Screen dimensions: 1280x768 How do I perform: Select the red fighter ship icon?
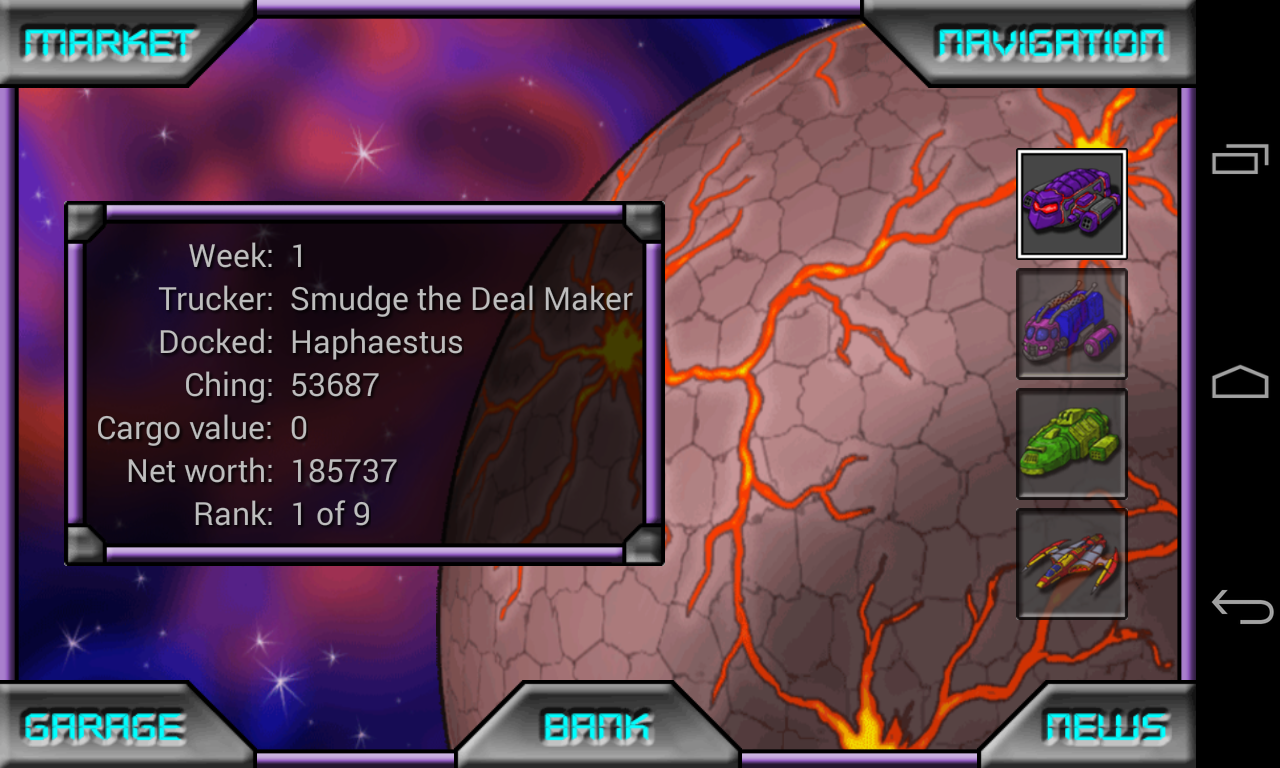click(1071, 563)
